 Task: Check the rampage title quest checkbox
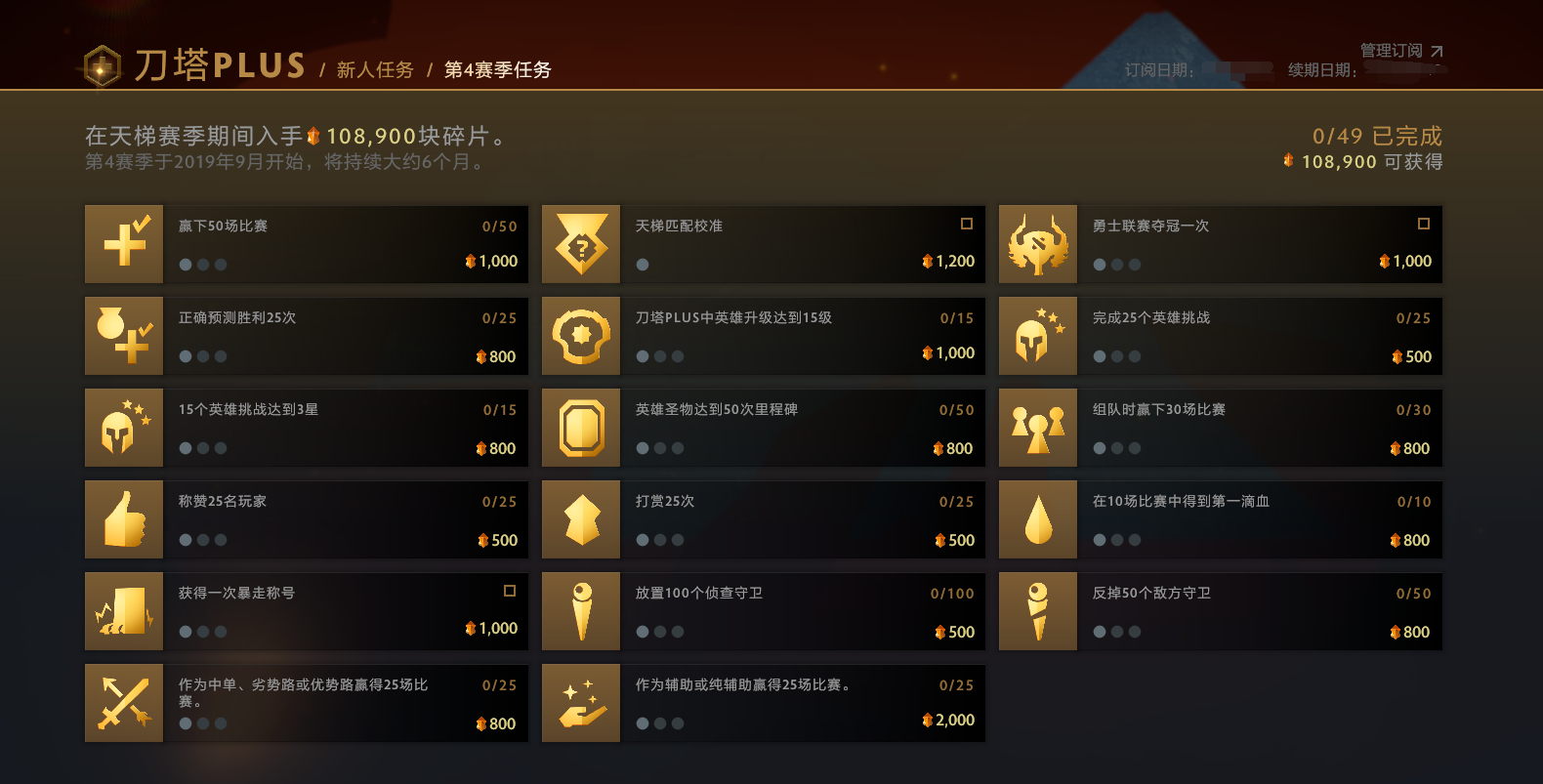coord(509,592)
